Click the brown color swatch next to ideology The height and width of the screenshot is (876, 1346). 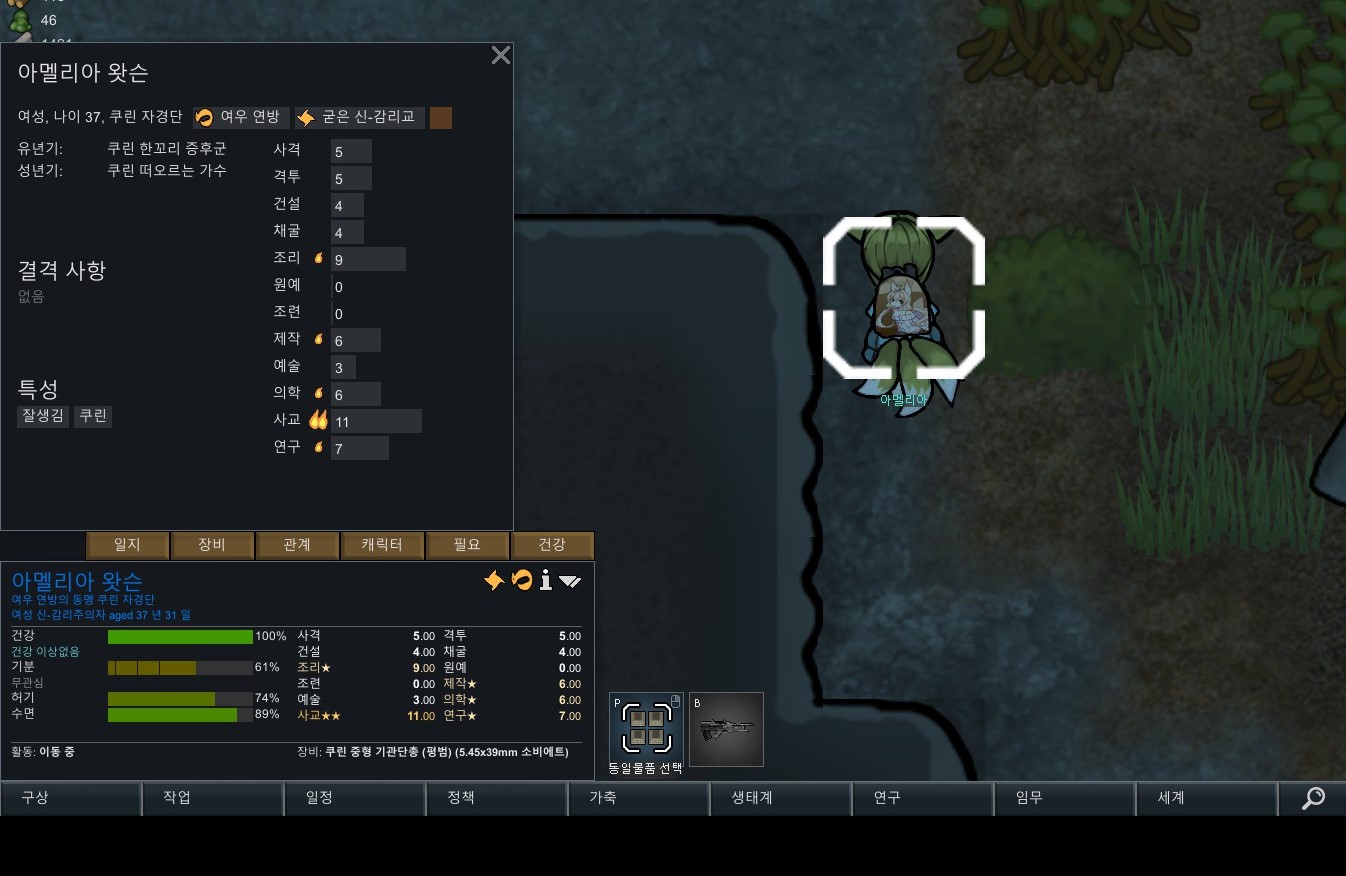[x=441, y=118]
